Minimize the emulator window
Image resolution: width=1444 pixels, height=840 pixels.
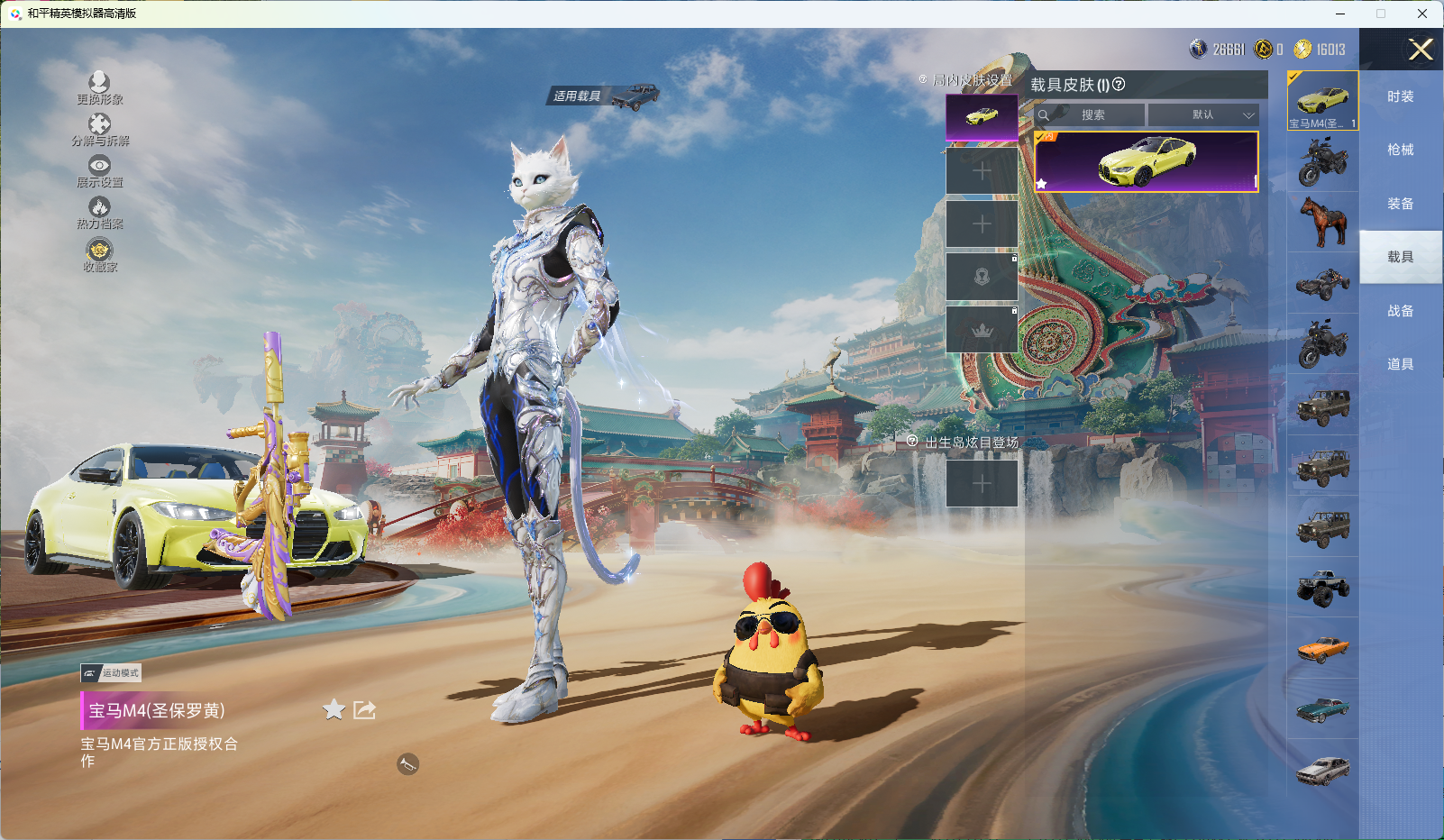click(x=1340, y=14)
